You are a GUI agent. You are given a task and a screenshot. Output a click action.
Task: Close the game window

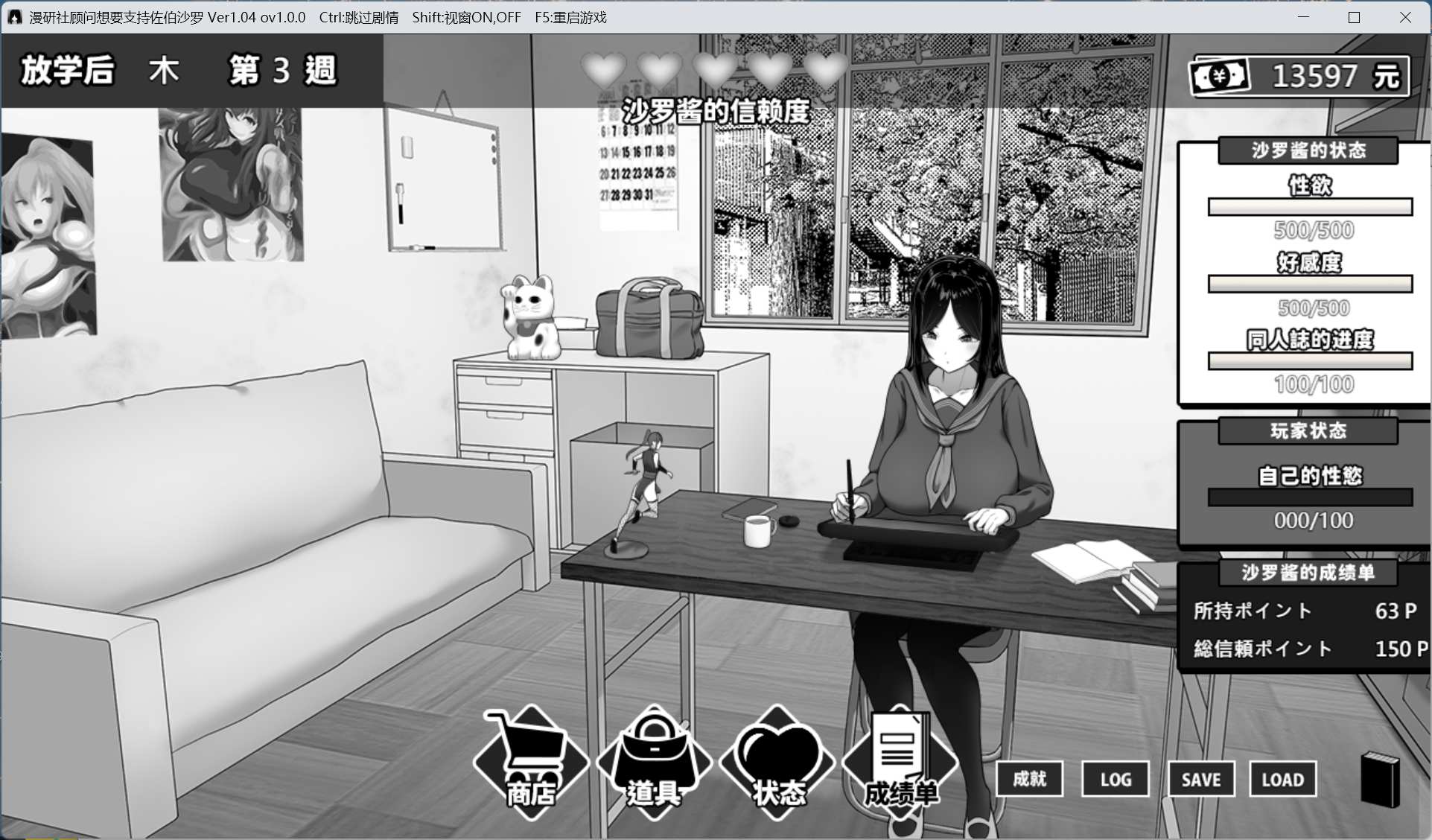point(1405,17)
